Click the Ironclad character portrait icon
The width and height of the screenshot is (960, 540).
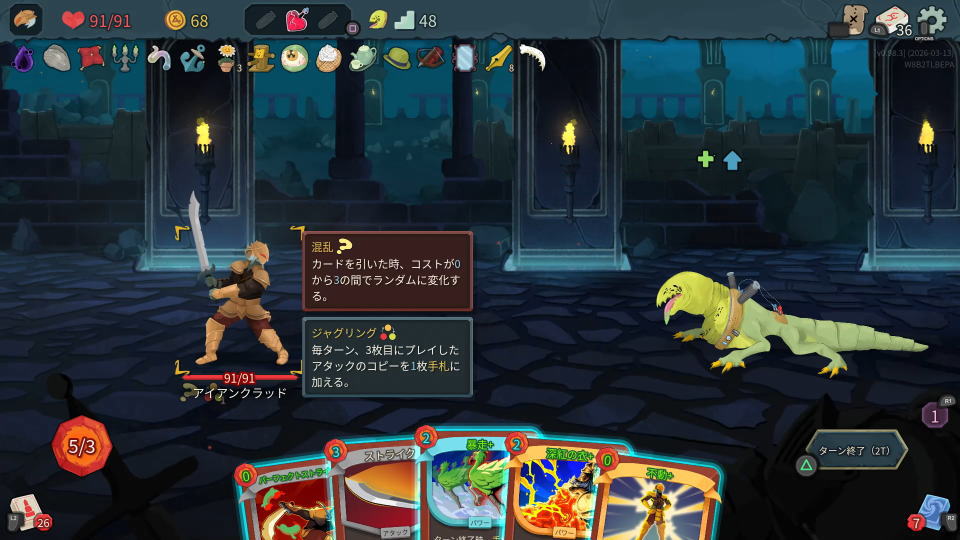click(x=26, y=19)
